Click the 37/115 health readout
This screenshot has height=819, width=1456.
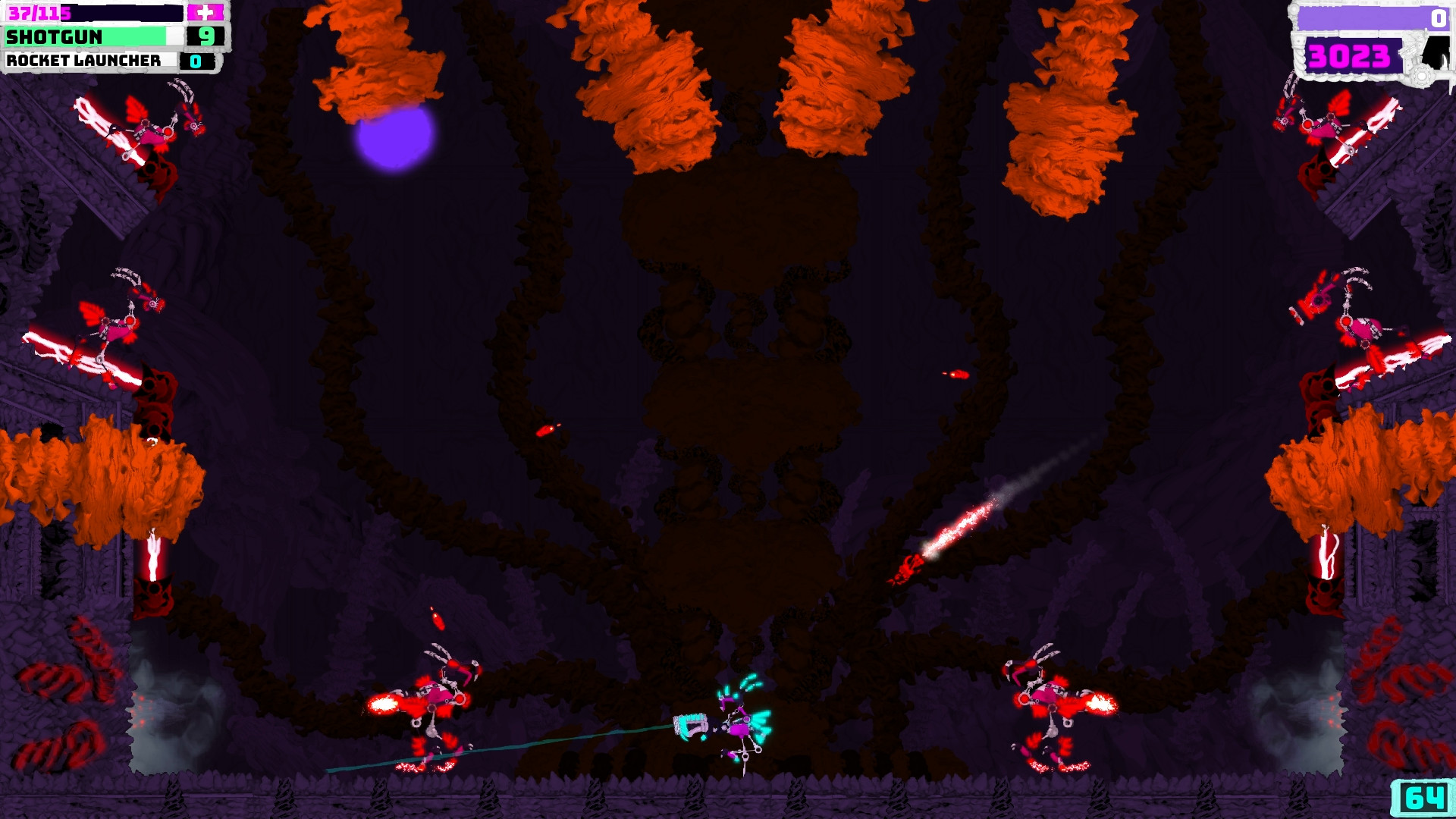(35, 11)
